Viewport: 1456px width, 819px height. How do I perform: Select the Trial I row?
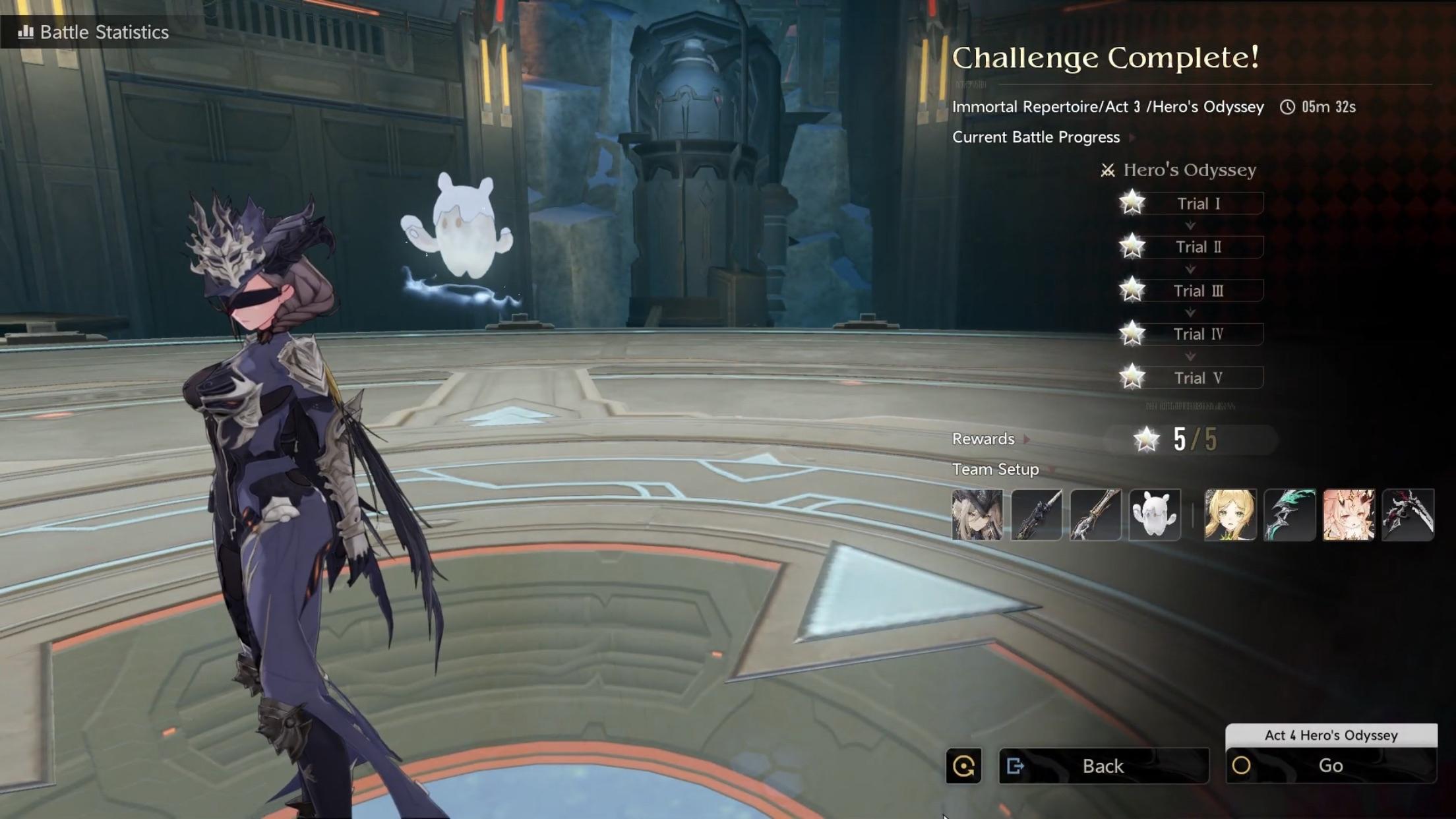(x=1198, y=203)
